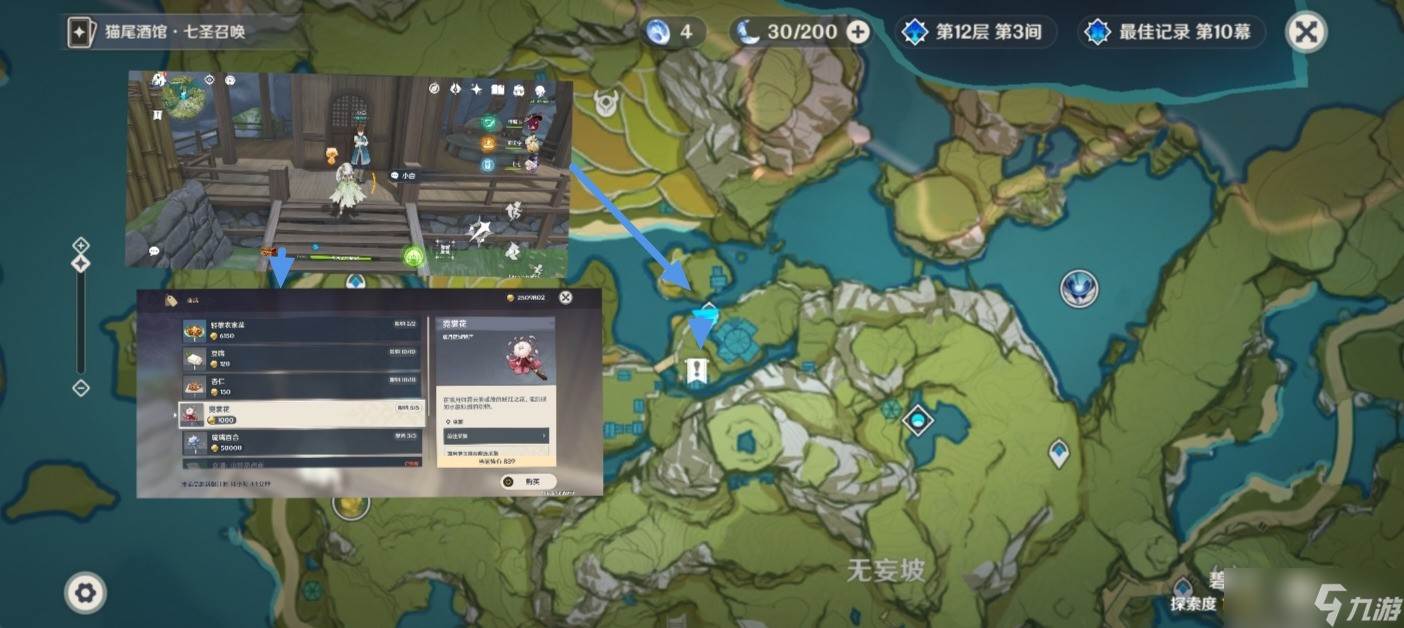Zoom in using the map slider plus

pyautogui.click(x=81, y=245)
